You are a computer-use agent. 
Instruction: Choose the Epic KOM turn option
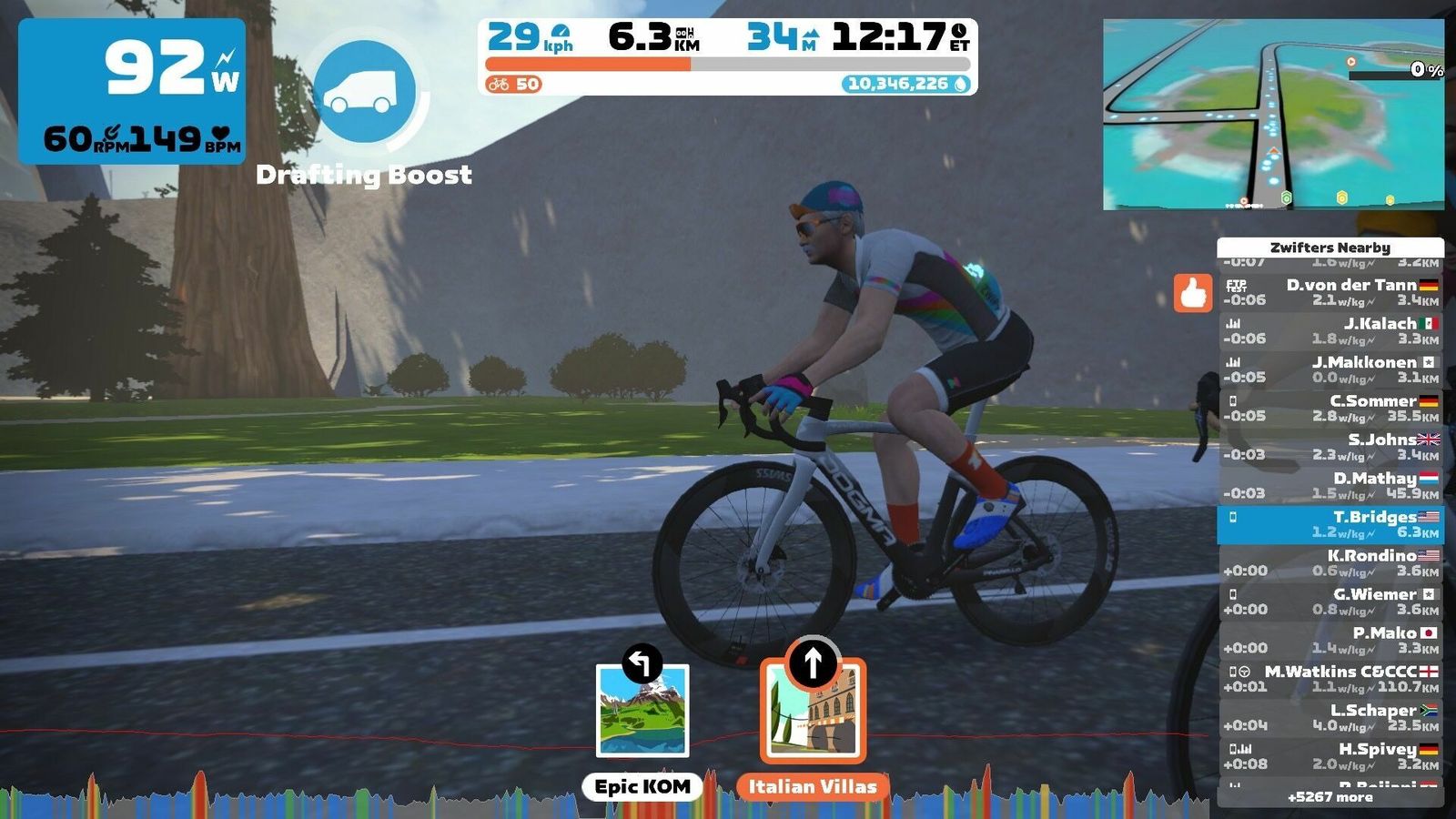(642, 711)
